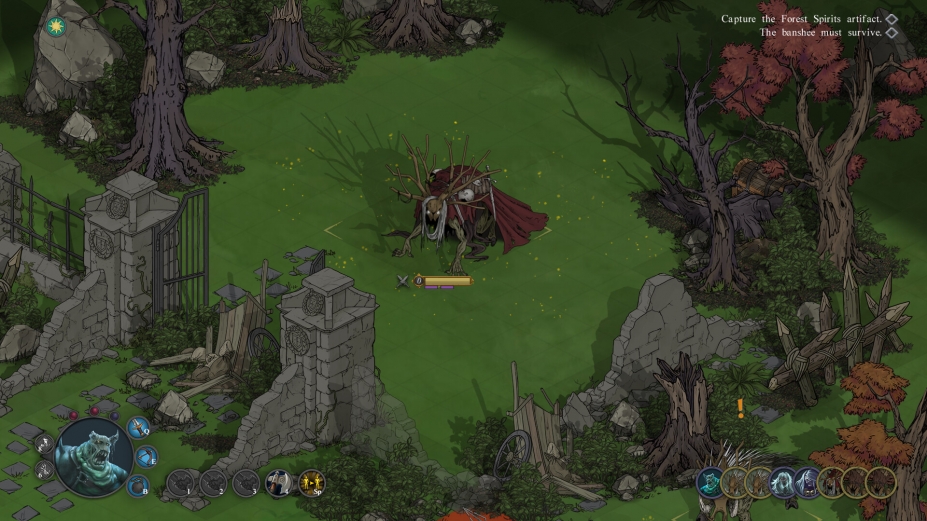The height and width of the screenshot is (521, 927).
Task: Use the bow ranged ability (E)
Action: point(145,458)
